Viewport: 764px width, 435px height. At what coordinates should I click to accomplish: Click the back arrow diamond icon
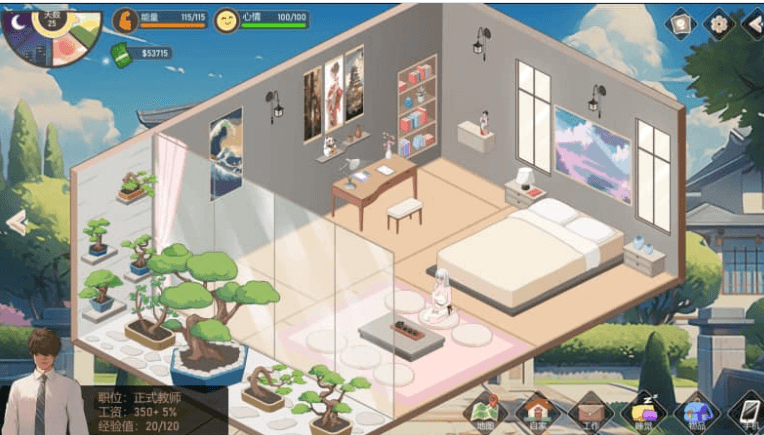752,23
